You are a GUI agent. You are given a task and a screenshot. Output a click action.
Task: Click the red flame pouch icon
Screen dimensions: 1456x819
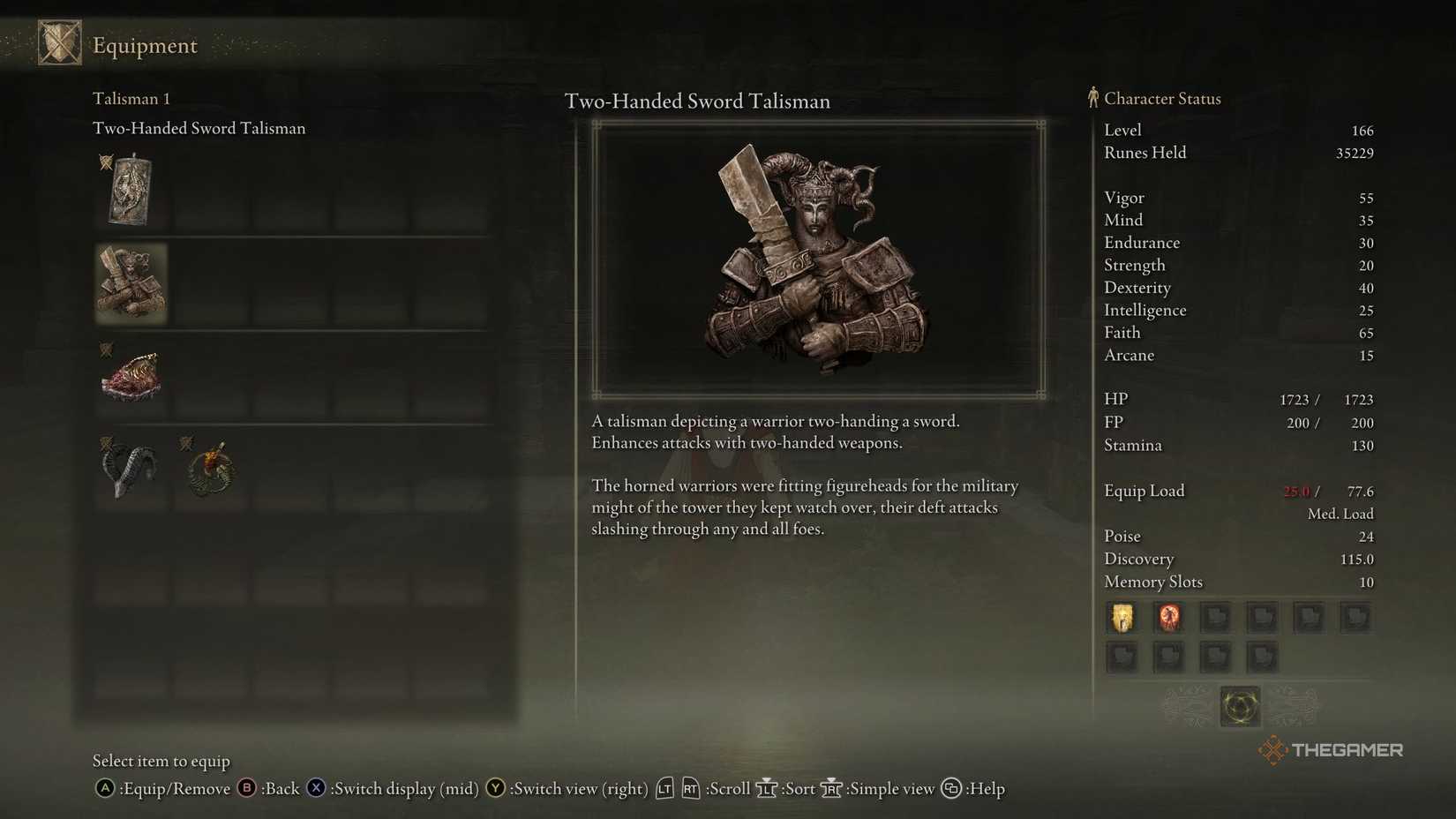pyautogui.click(x=1169, y=618)
